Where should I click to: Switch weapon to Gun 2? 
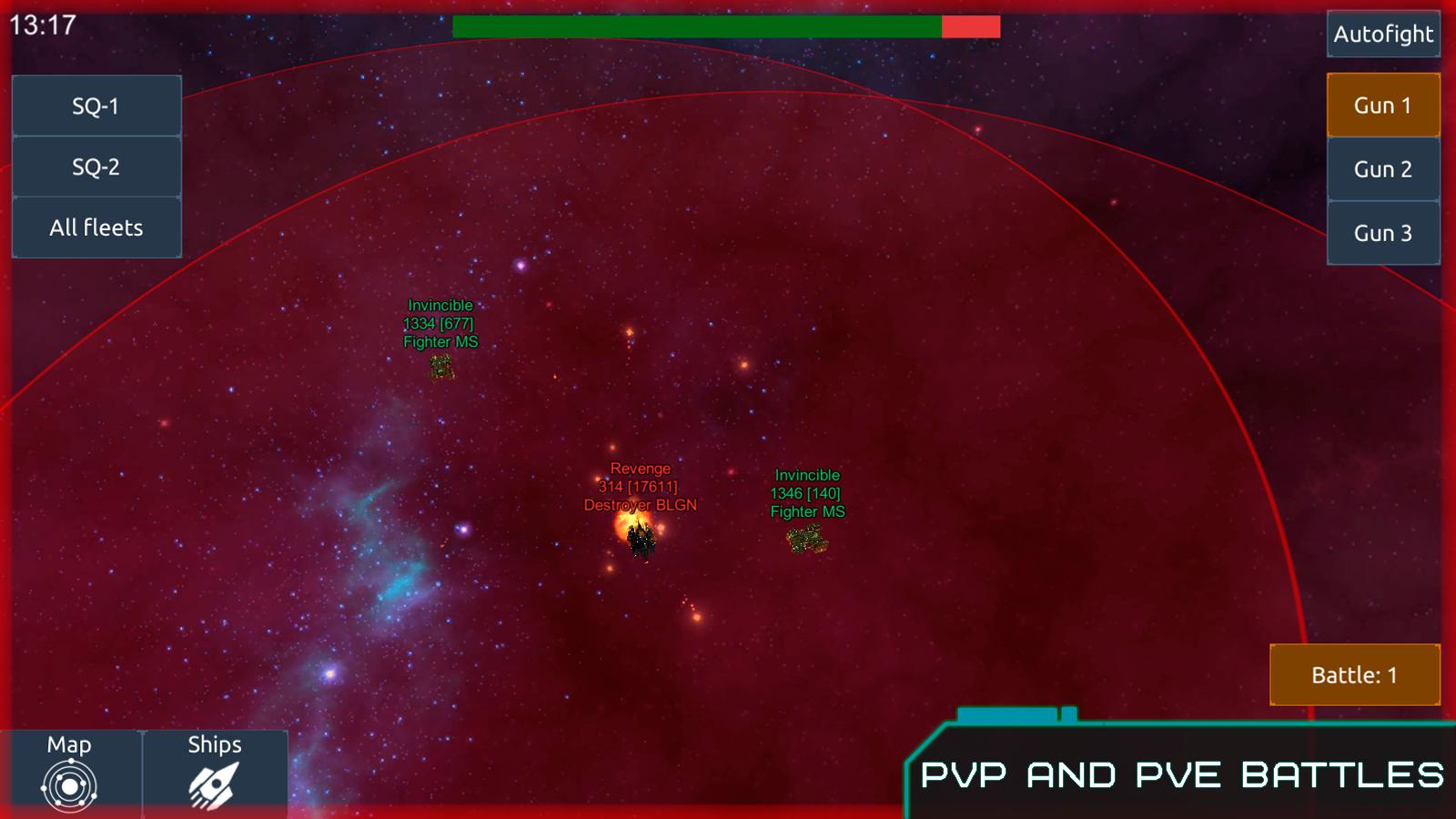tap(1383, 168)
